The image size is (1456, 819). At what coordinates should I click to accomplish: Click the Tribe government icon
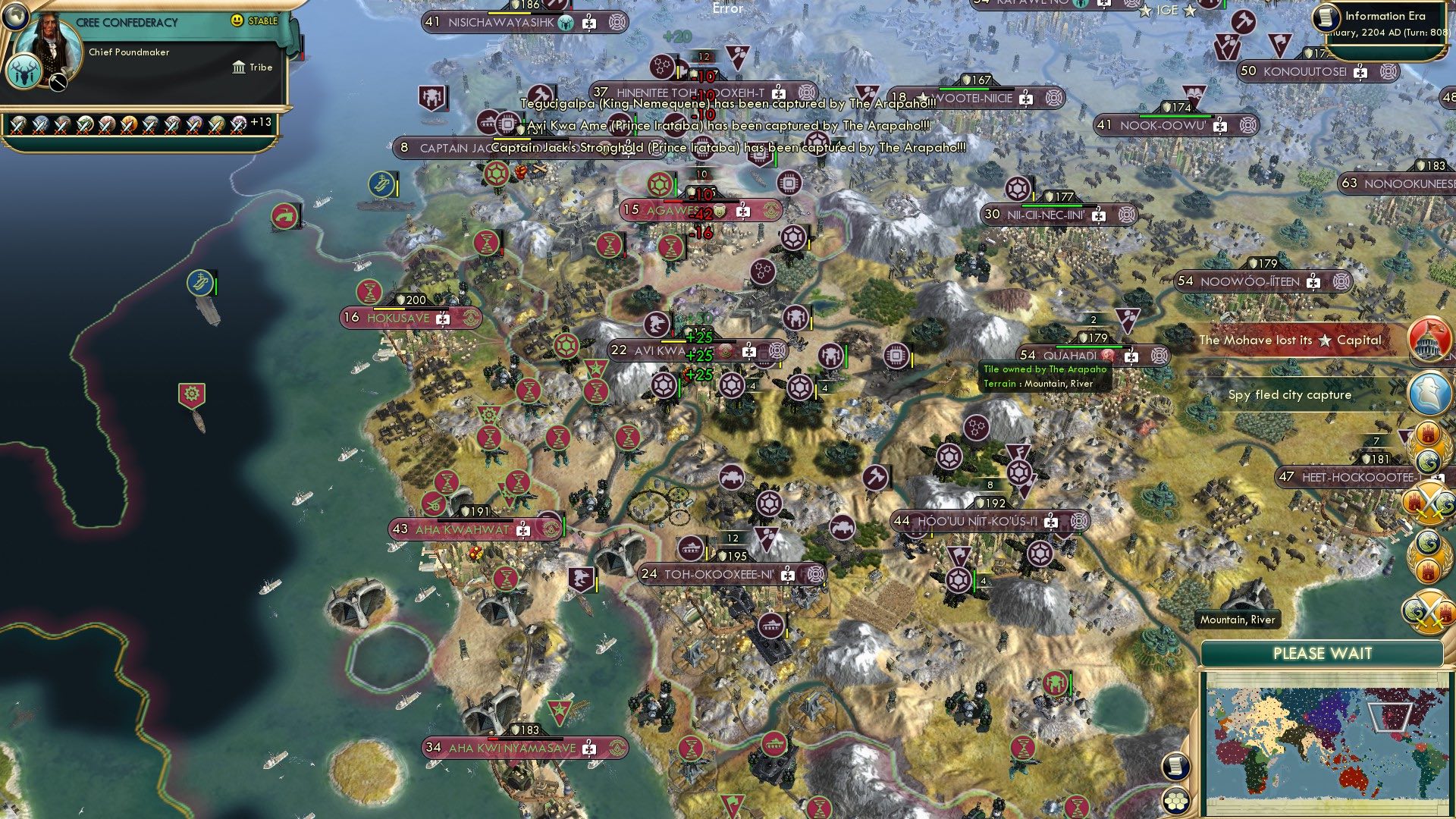click(x=239, y=67)
